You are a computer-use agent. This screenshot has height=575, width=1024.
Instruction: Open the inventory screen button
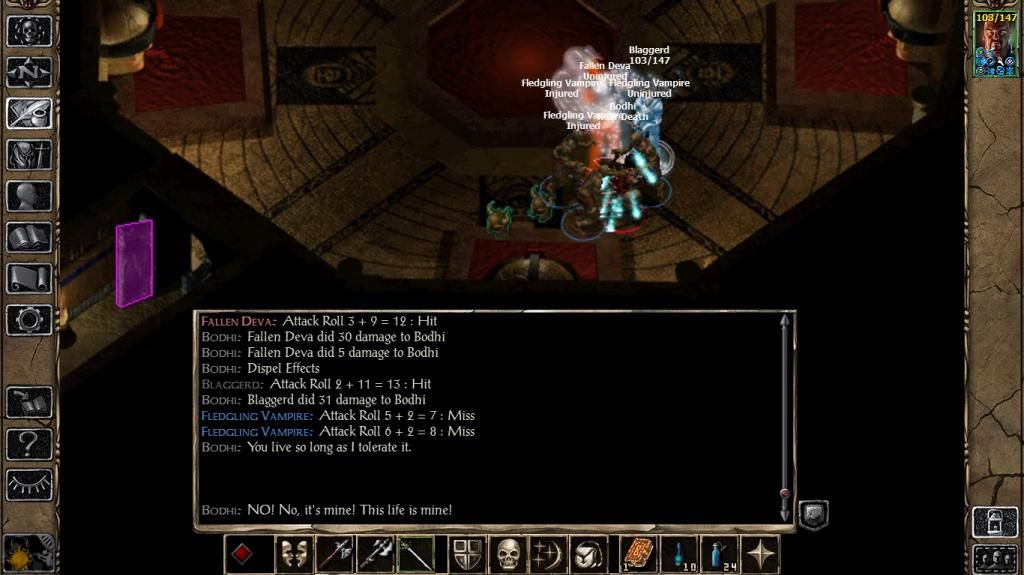(29, 155)
